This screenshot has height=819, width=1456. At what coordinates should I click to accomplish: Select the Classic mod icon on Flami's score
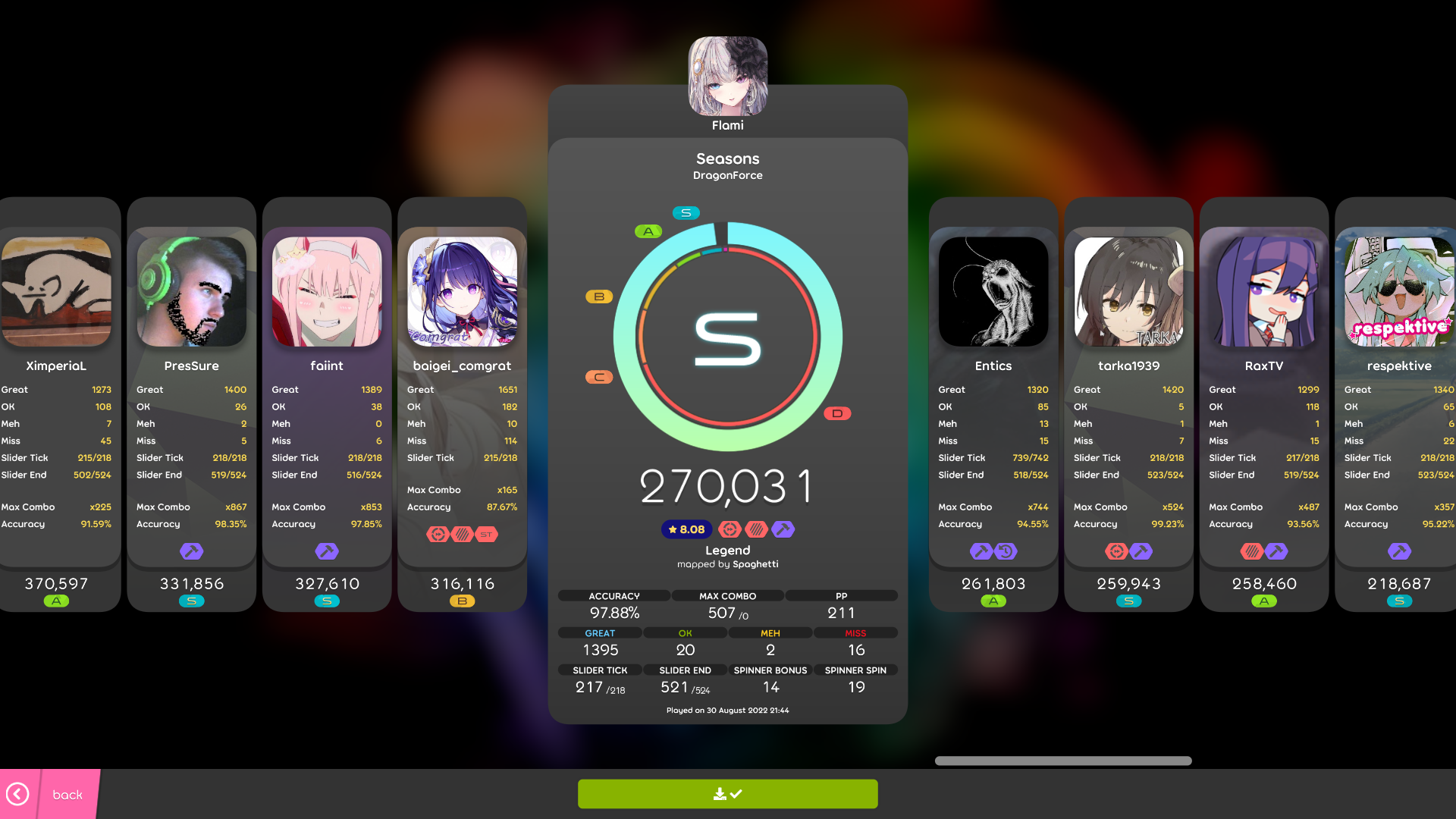[x=783, y=529]
